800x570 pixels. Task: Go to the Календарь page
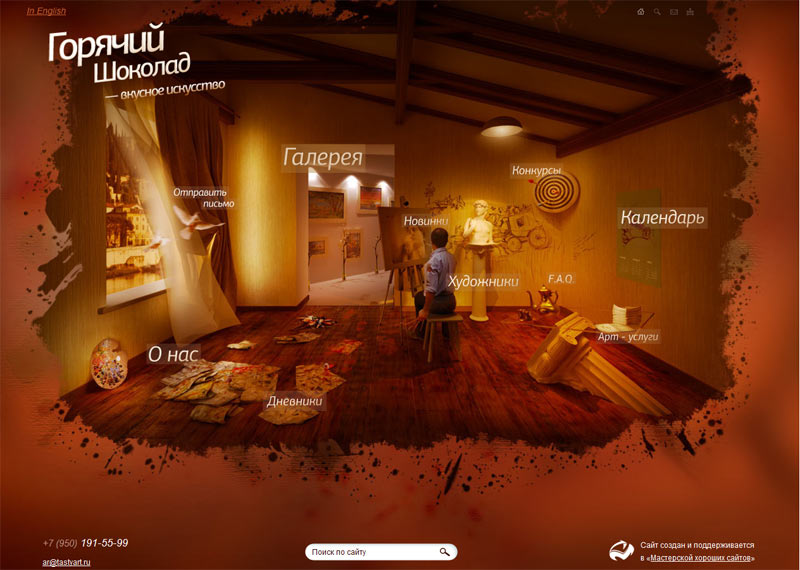pos(662,217)
